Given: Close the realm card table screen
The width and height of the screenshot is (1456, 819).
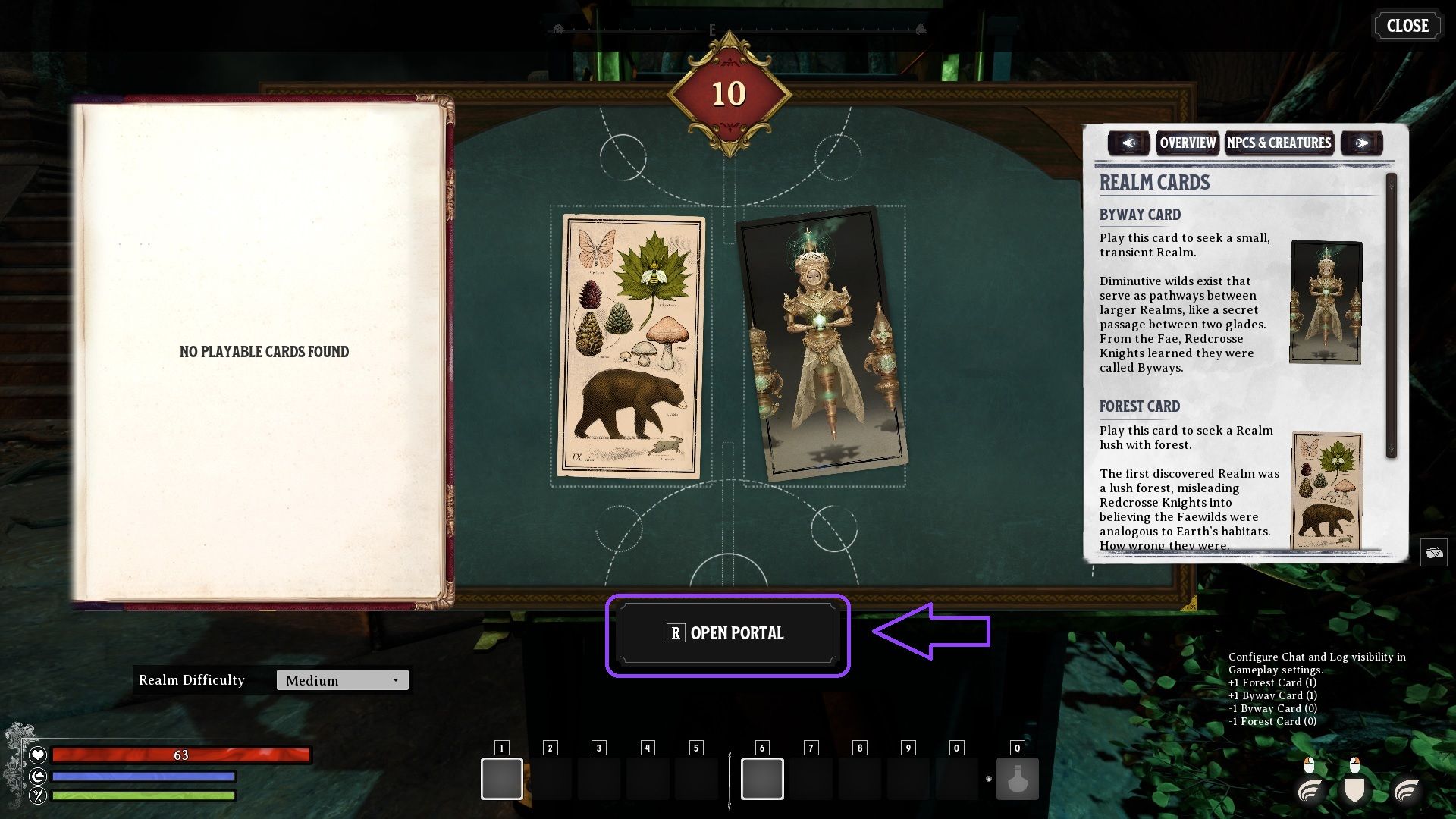Looking at the screenshot, I should coord(1407,26).
